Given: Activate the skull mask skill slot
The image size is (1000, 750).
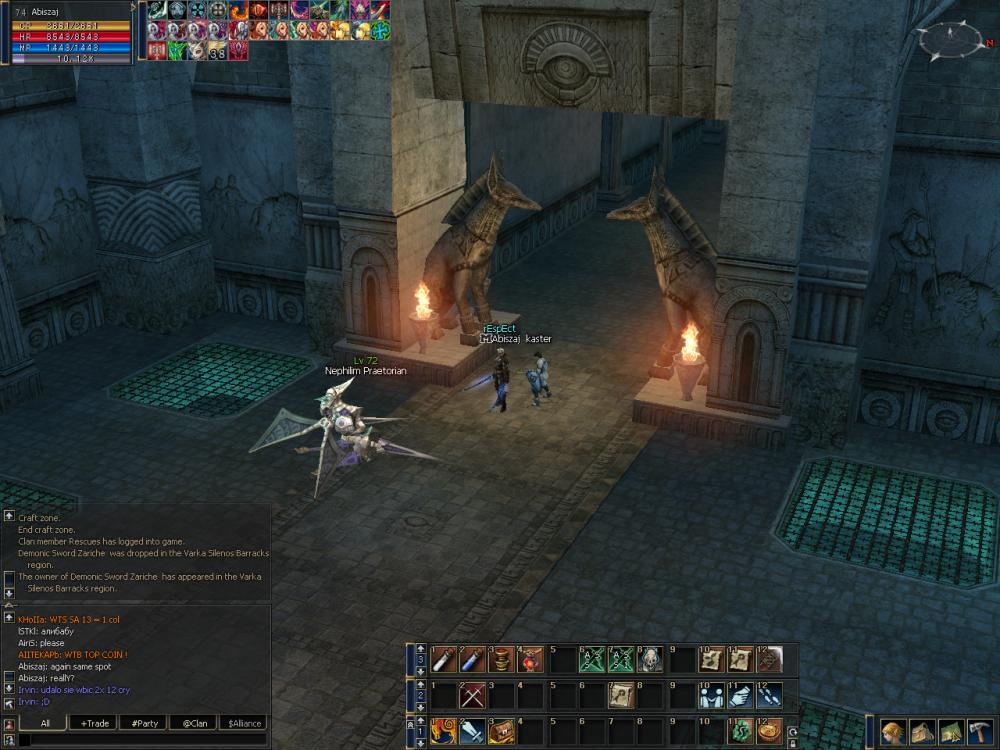Looking at the screenshot, I should click(649, 659).
